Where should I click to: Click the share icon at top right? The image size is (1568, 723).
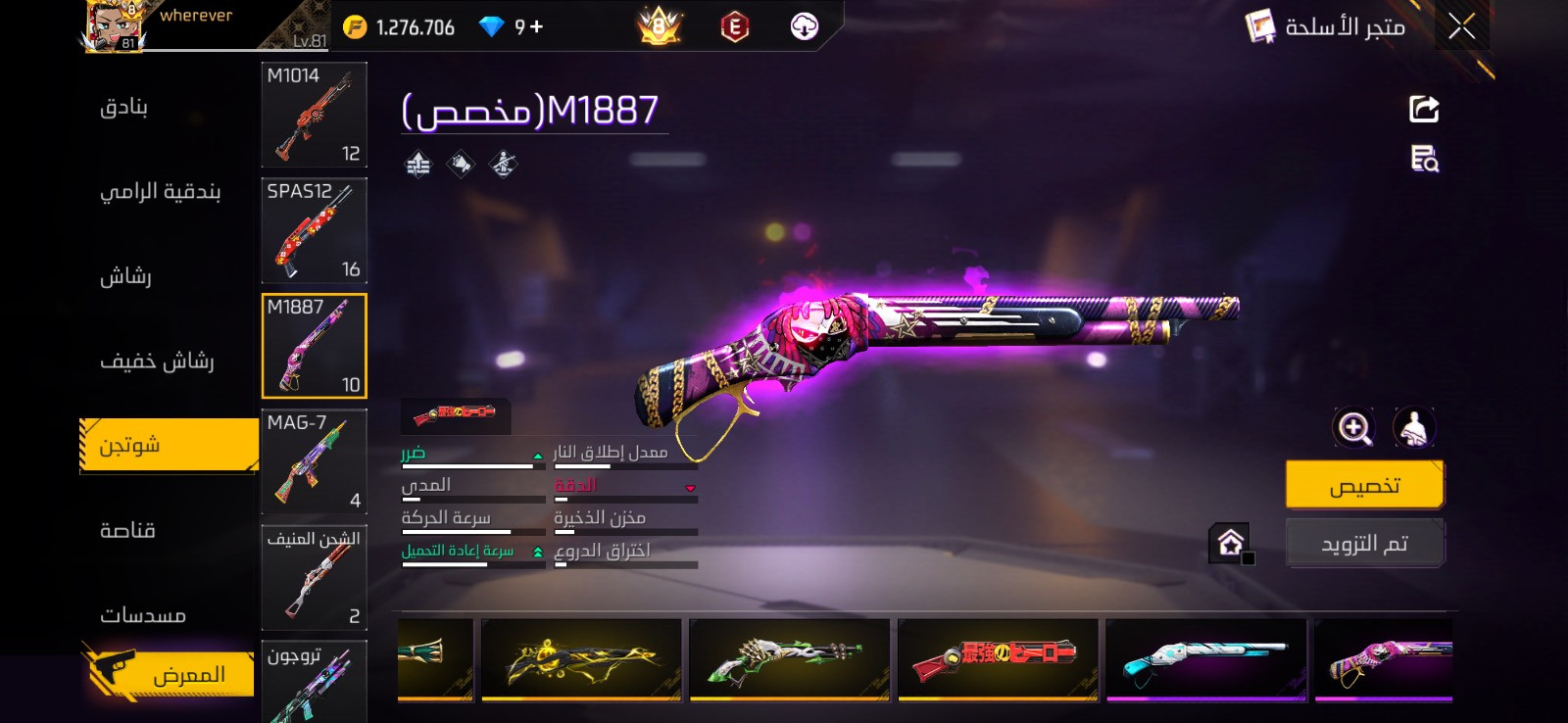click(1426, 108)
